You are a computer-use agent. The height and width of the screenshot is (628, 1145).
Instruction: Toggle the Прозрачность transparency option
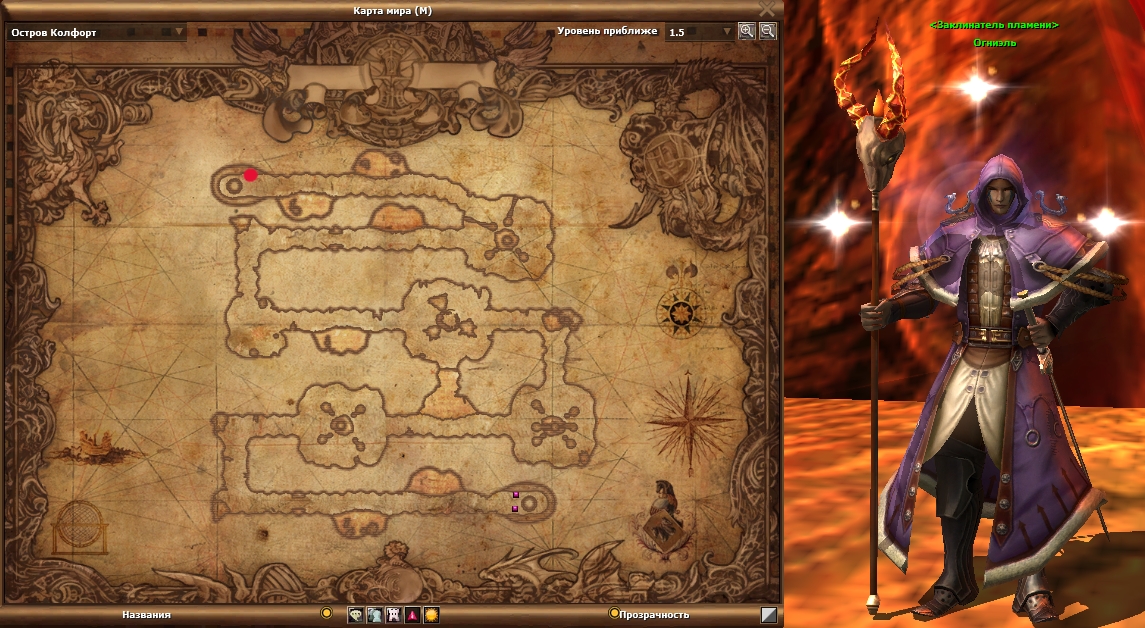pos(614,613)
